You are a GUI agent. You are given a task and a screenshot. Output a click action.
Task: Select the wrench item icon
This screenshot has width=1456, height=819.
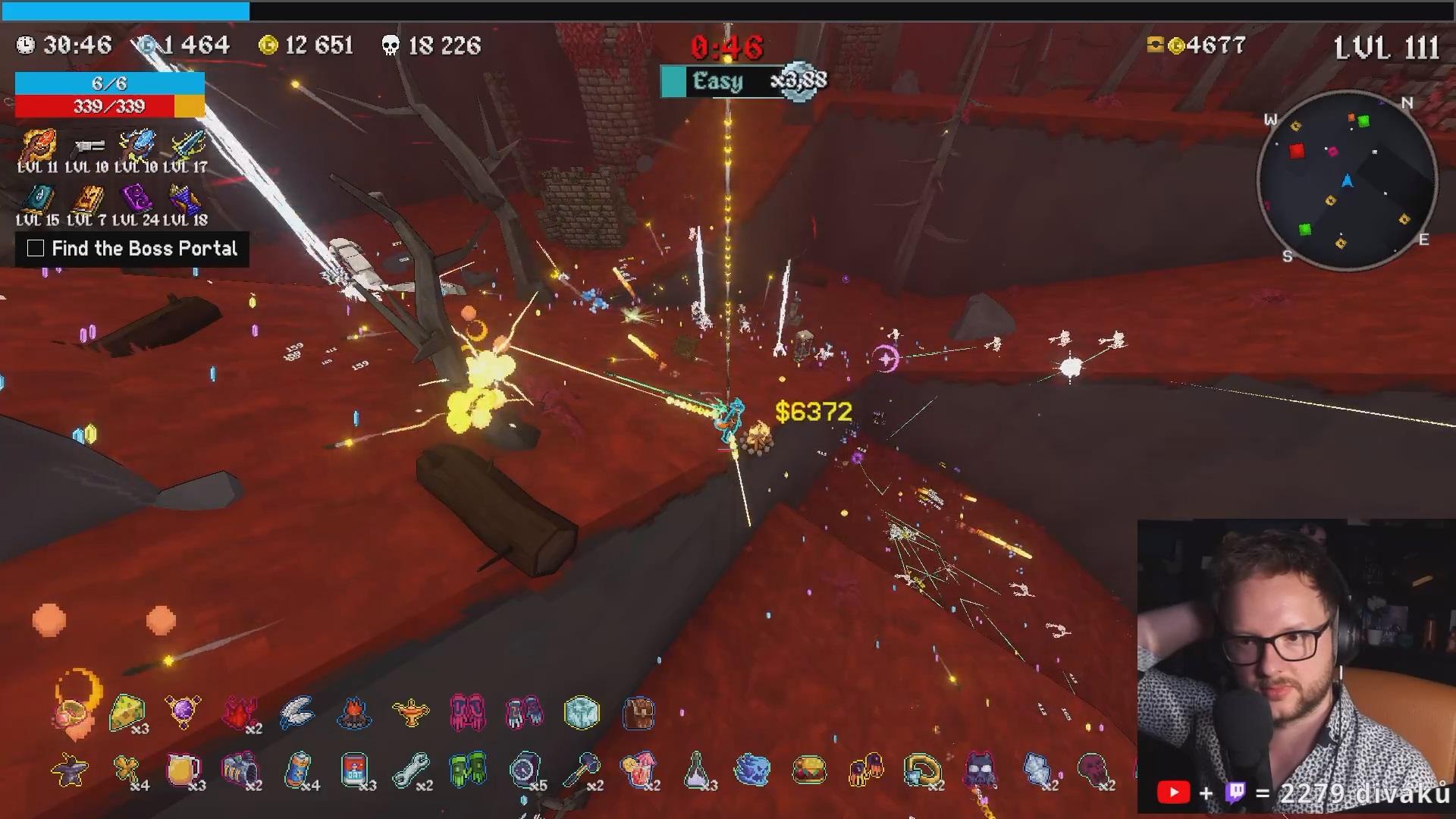tap(410, 770)
